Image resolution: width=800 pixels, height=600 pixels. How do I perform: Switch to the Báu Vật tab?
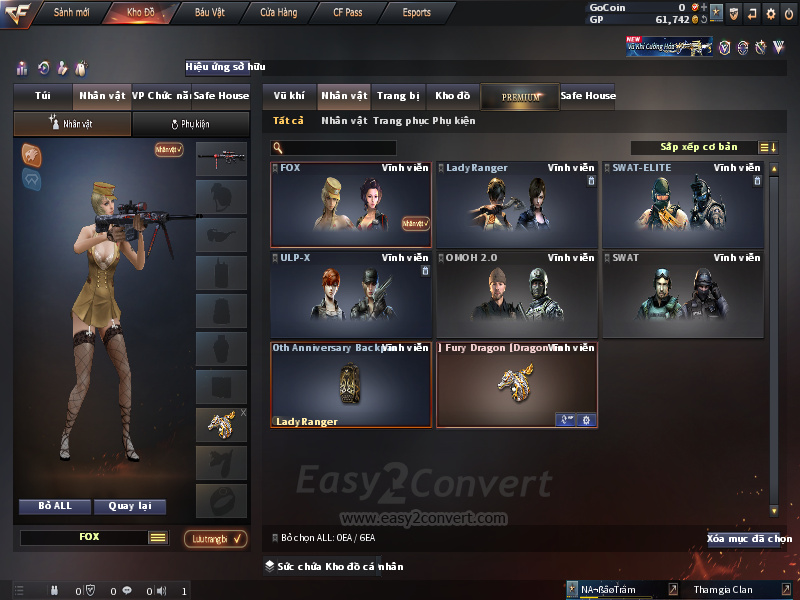[210, 12]
